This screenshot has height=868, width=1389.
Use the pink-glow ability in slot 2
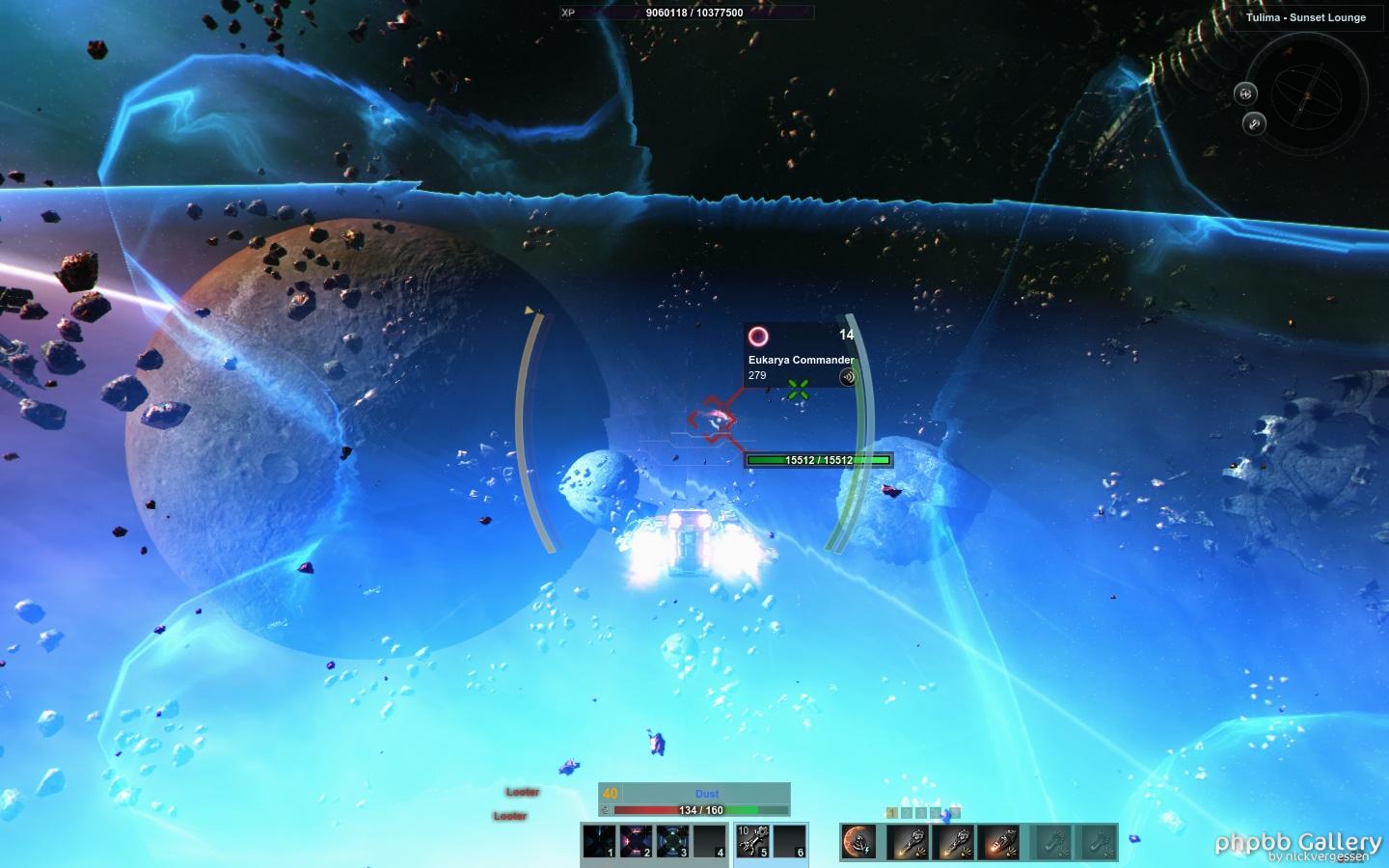[636, 841]
